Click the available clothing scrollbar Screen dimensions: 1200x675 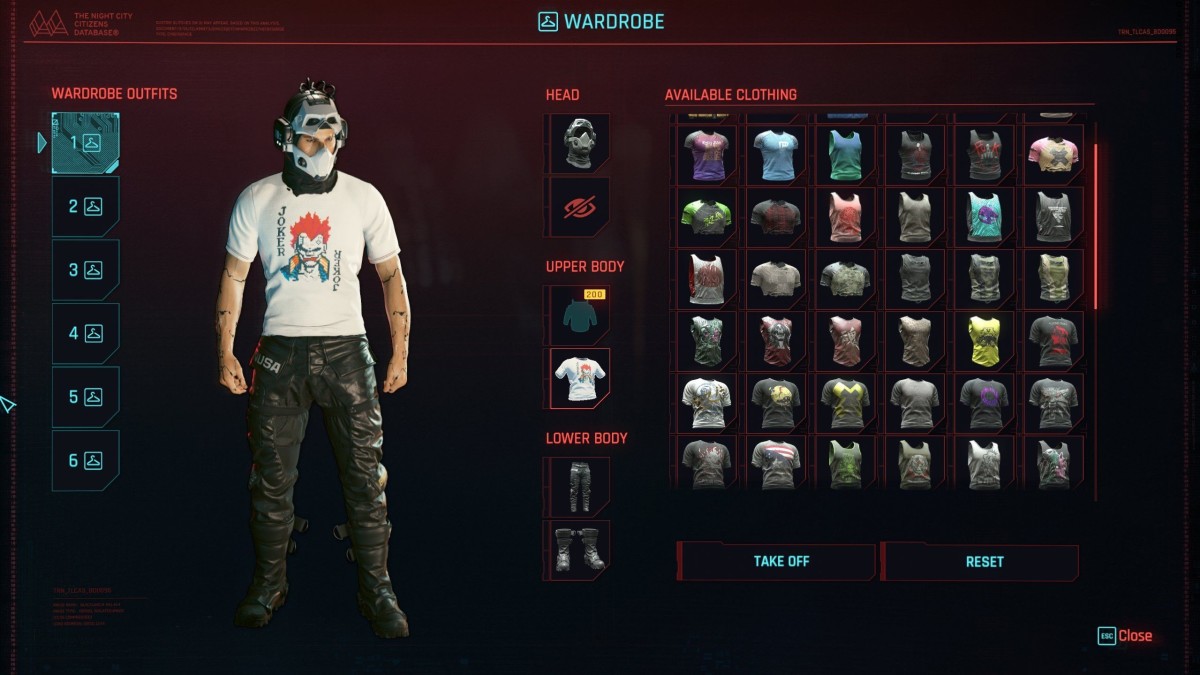(x=1095, y=228)
